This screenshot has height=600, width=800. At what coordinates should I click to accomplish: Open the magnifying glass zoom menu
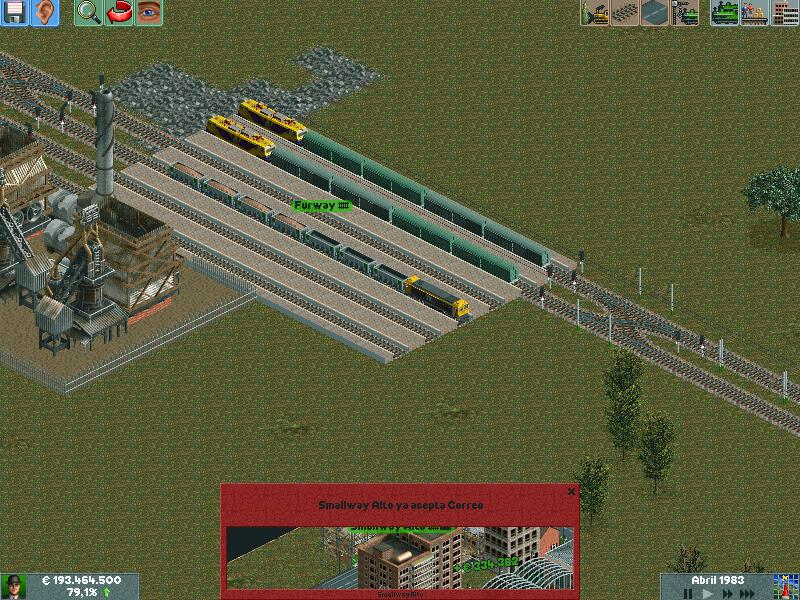tap(89, 13)
